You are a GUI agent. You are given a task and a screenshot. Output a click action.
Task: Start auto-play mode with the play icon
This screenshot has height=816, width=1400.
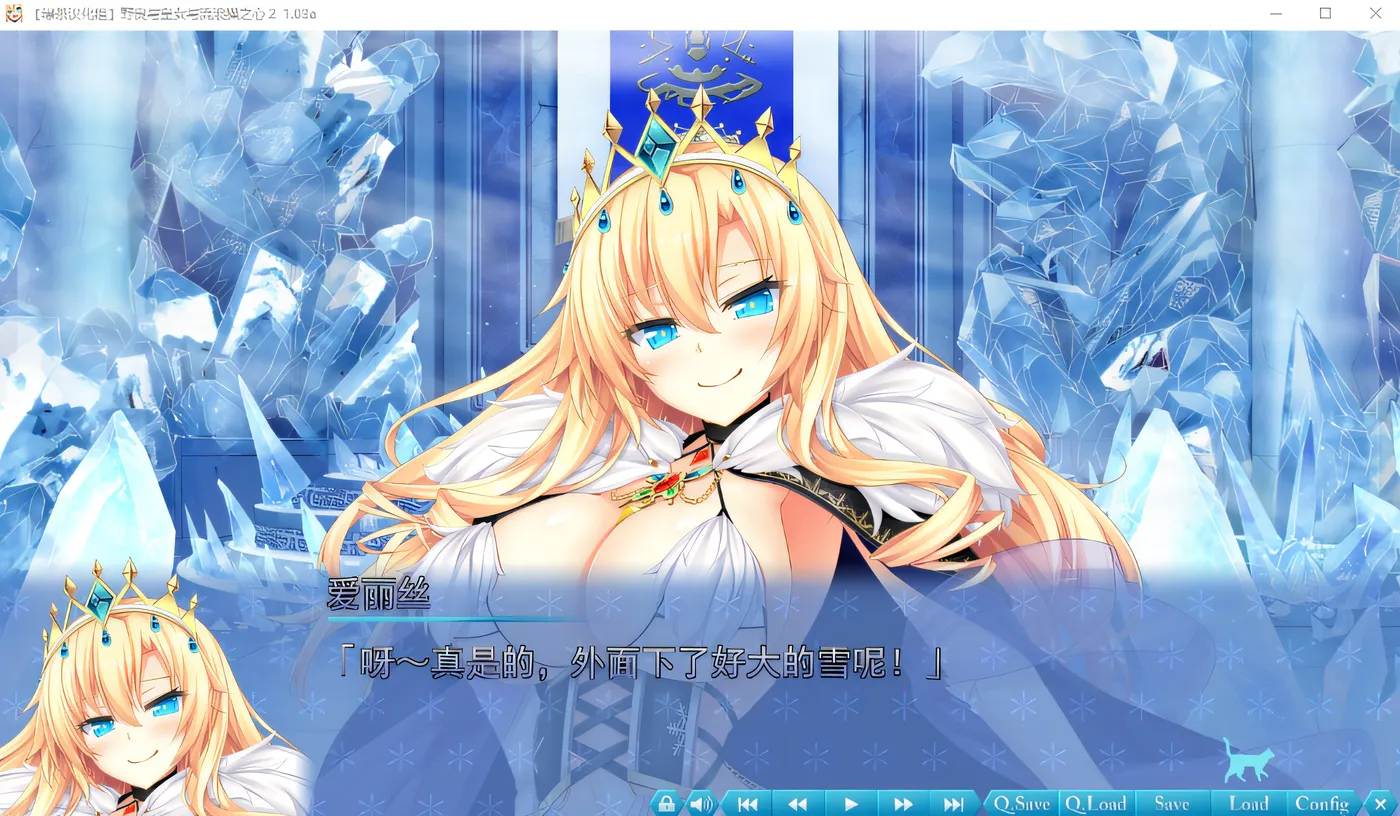[850, 802]
